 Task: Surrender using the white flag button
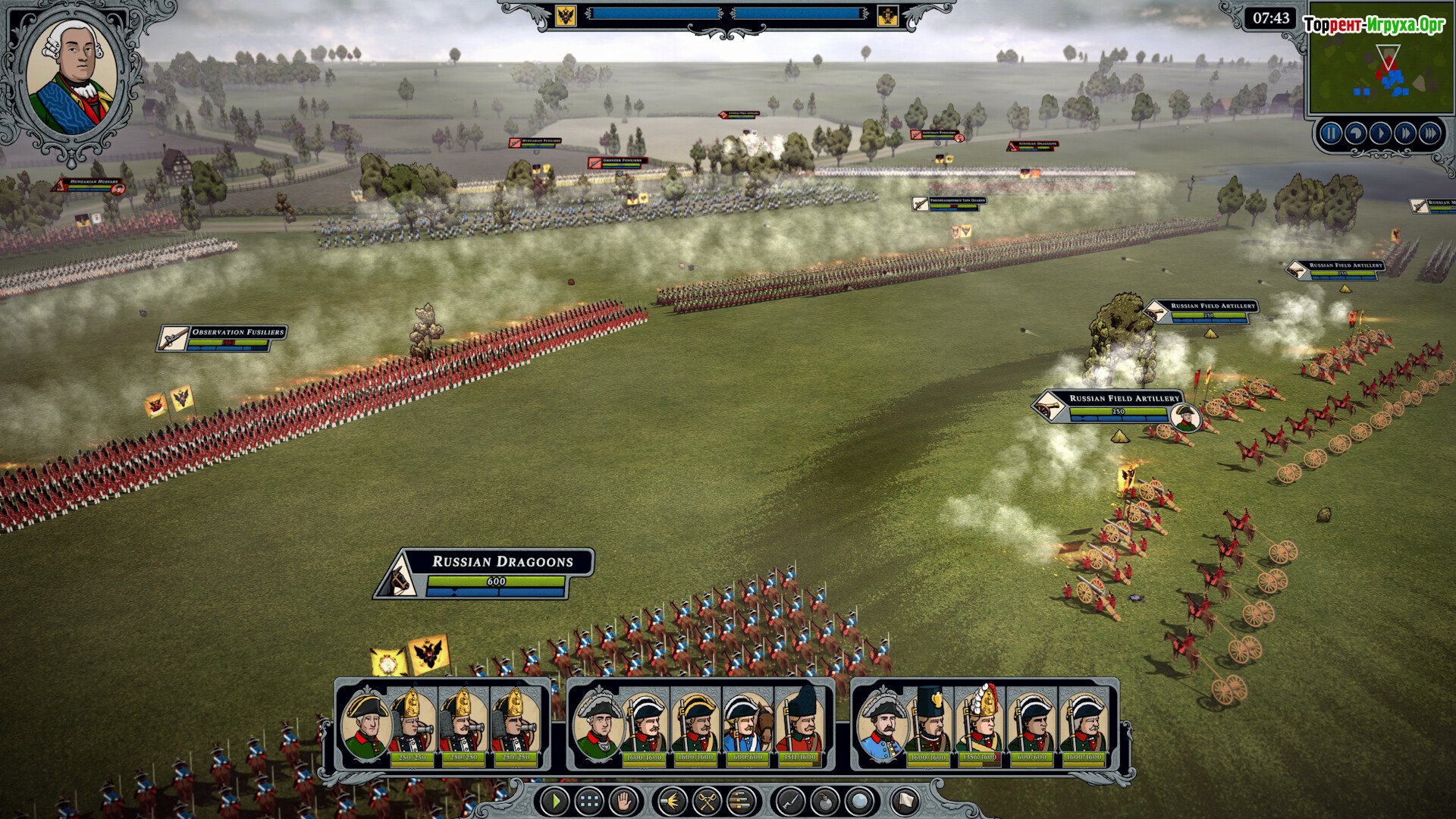click(x=905, y=801)
